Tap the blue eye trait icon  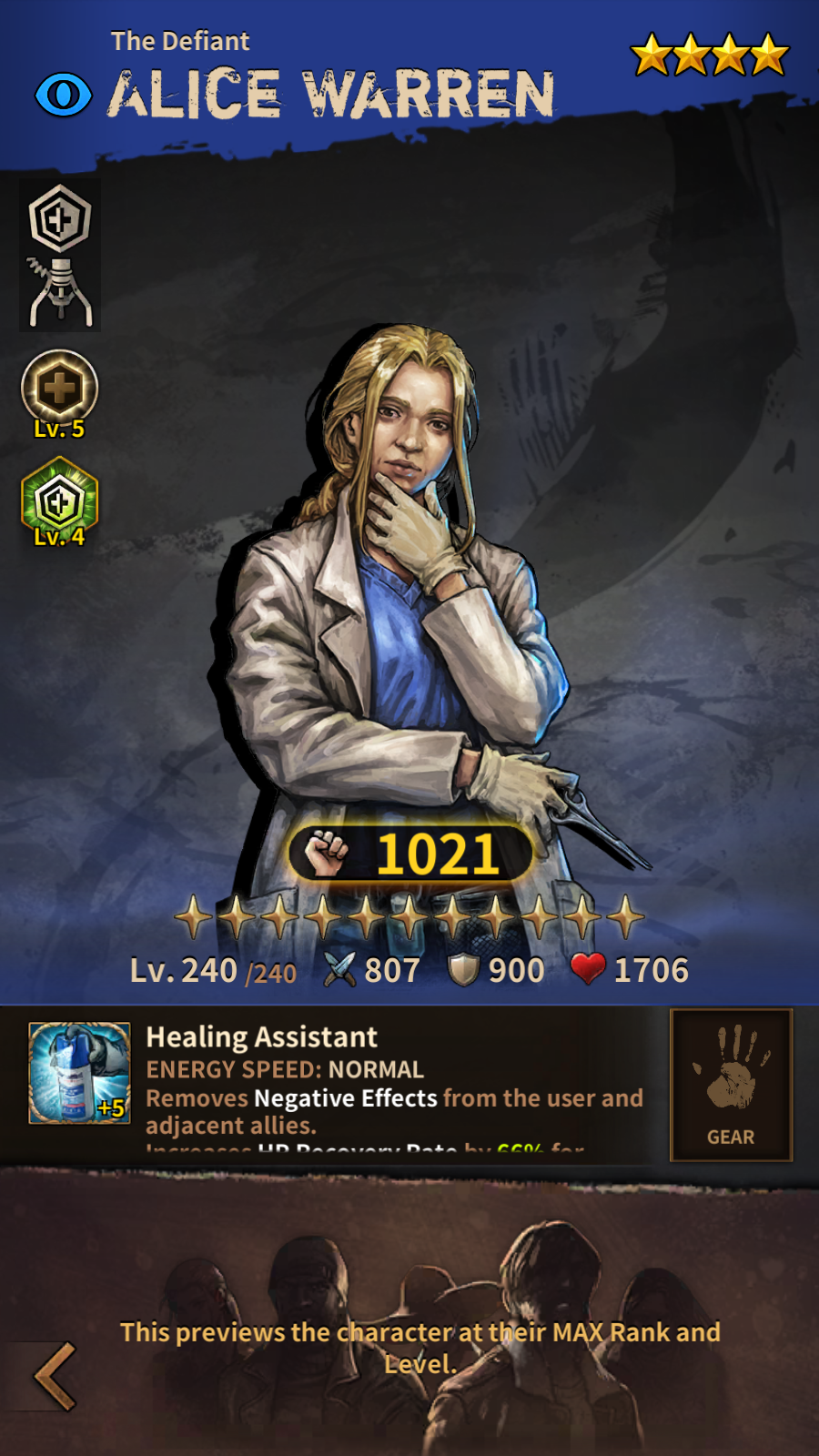click(x=64, y=95)
